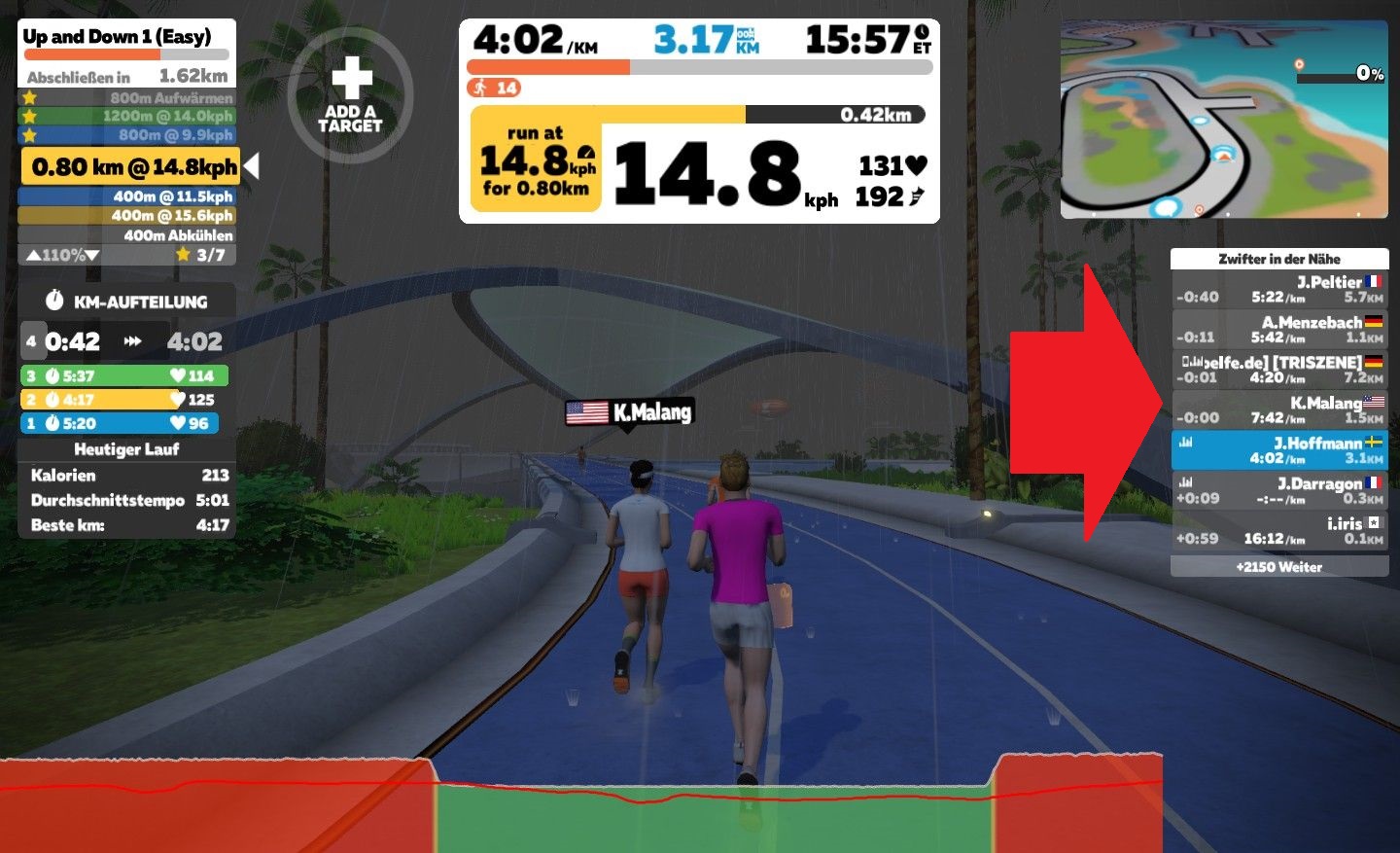Click the Up and Down 1 (Easy) workout title
Screen dimensions: 1400x853
[117, 37]
